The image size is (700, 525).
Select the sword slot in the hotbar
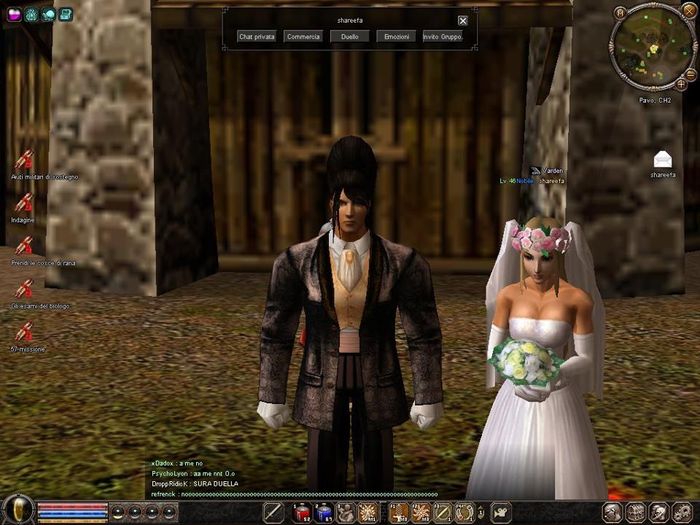tap(274, 513)
